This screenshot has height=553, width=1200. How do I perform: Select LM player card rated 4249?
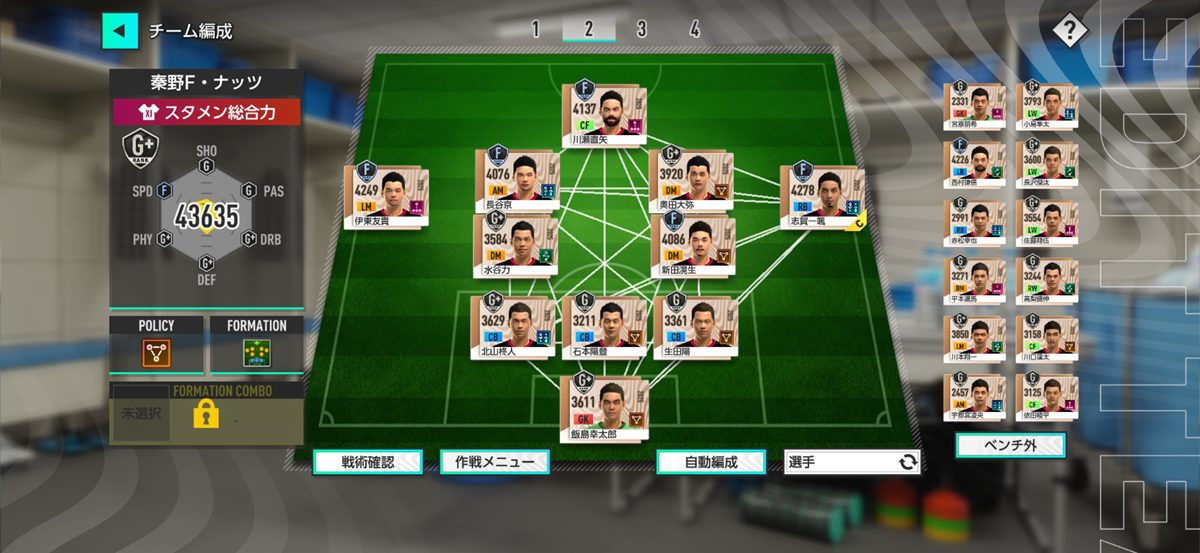click(386, 198)
